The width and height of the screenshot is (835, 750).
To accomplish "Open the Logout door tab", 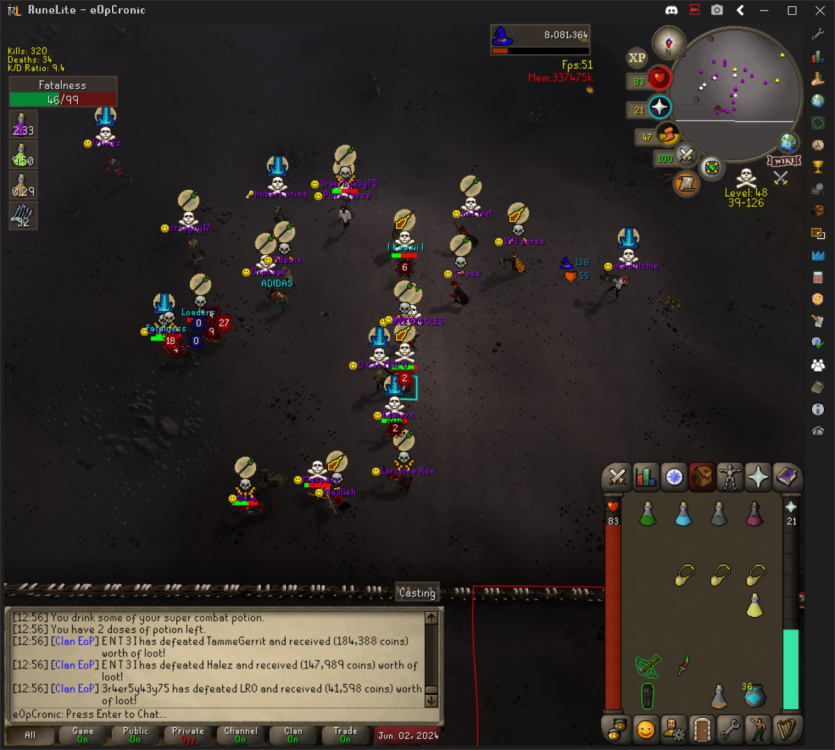I will [702, 727].
